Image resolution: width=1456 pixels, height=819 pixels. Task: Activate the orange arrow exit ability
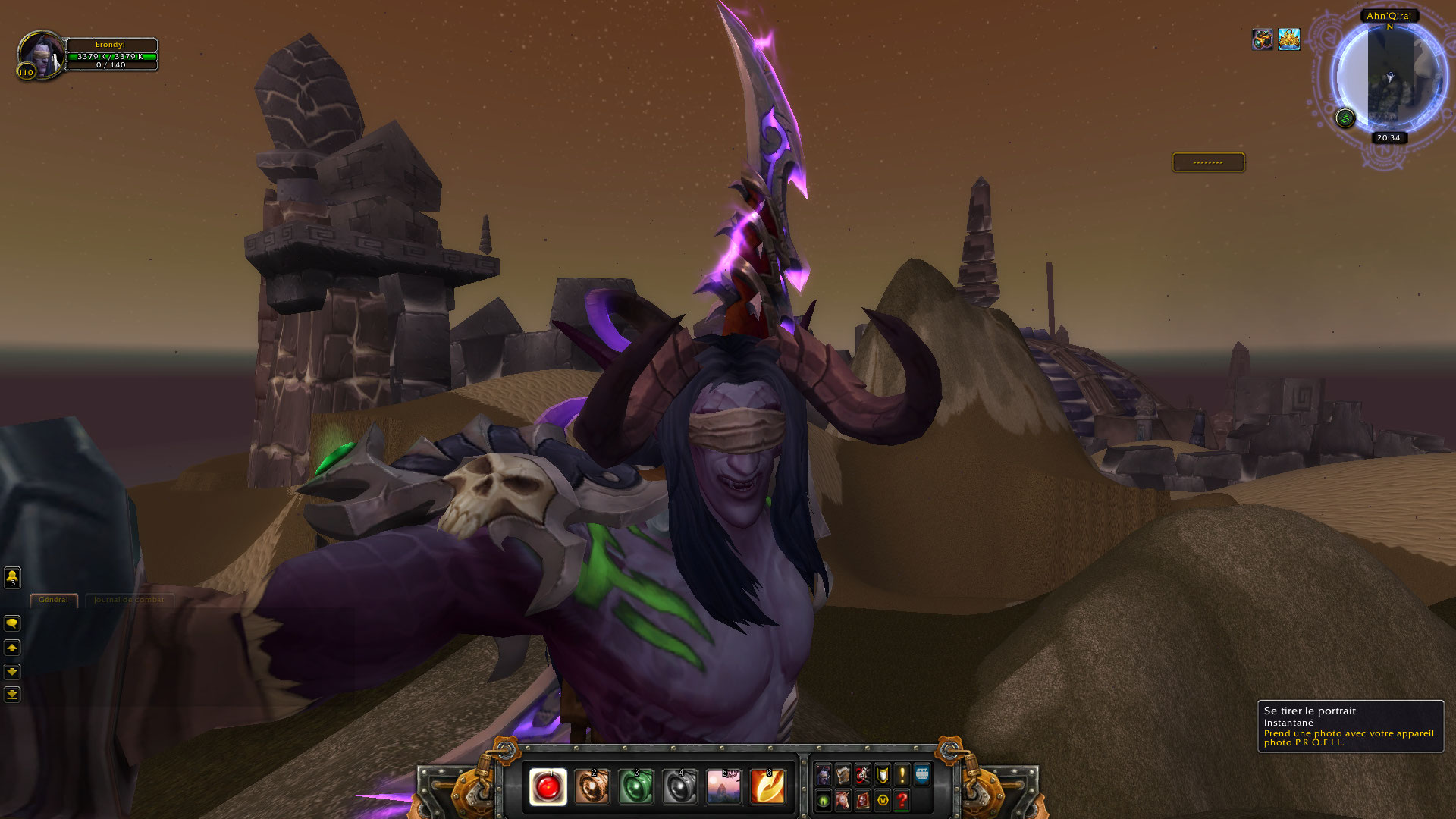(767, 786)
